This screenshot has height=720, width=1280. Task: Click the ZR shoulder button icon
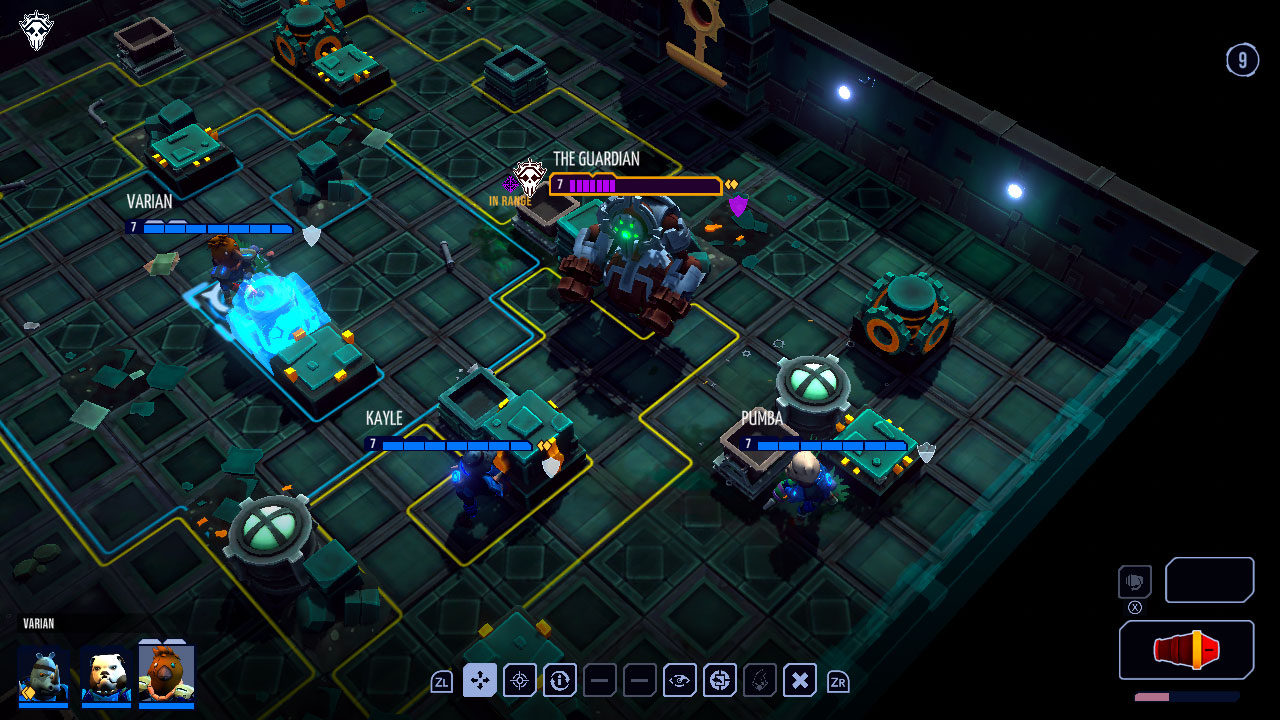pos(839,680)
